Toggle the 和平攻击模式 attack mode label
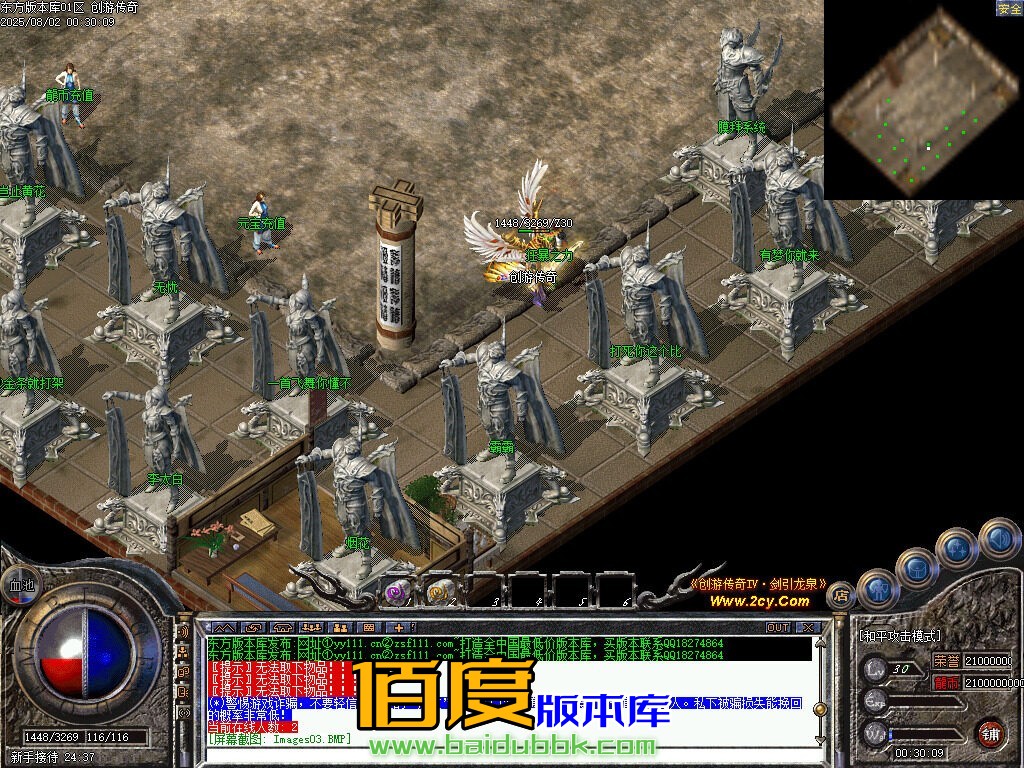This screenshot has width=1024, height=768. tap(900, 635)
